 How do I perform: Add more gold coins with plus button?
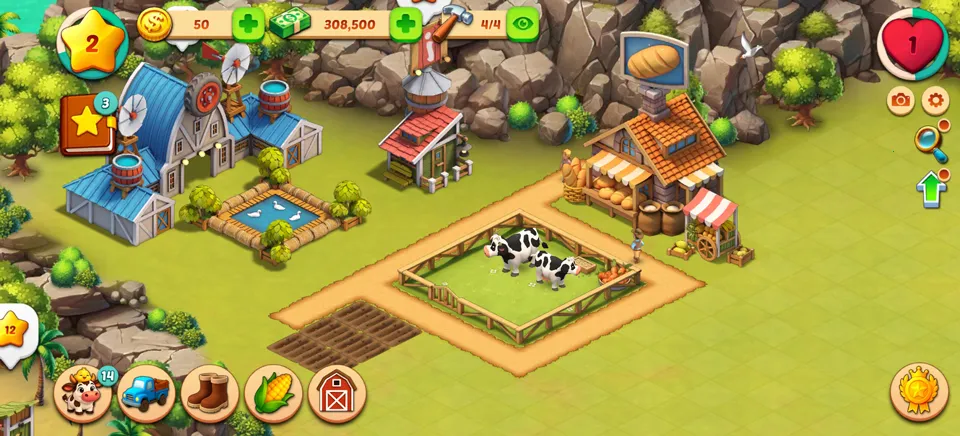tap(248, 23)
